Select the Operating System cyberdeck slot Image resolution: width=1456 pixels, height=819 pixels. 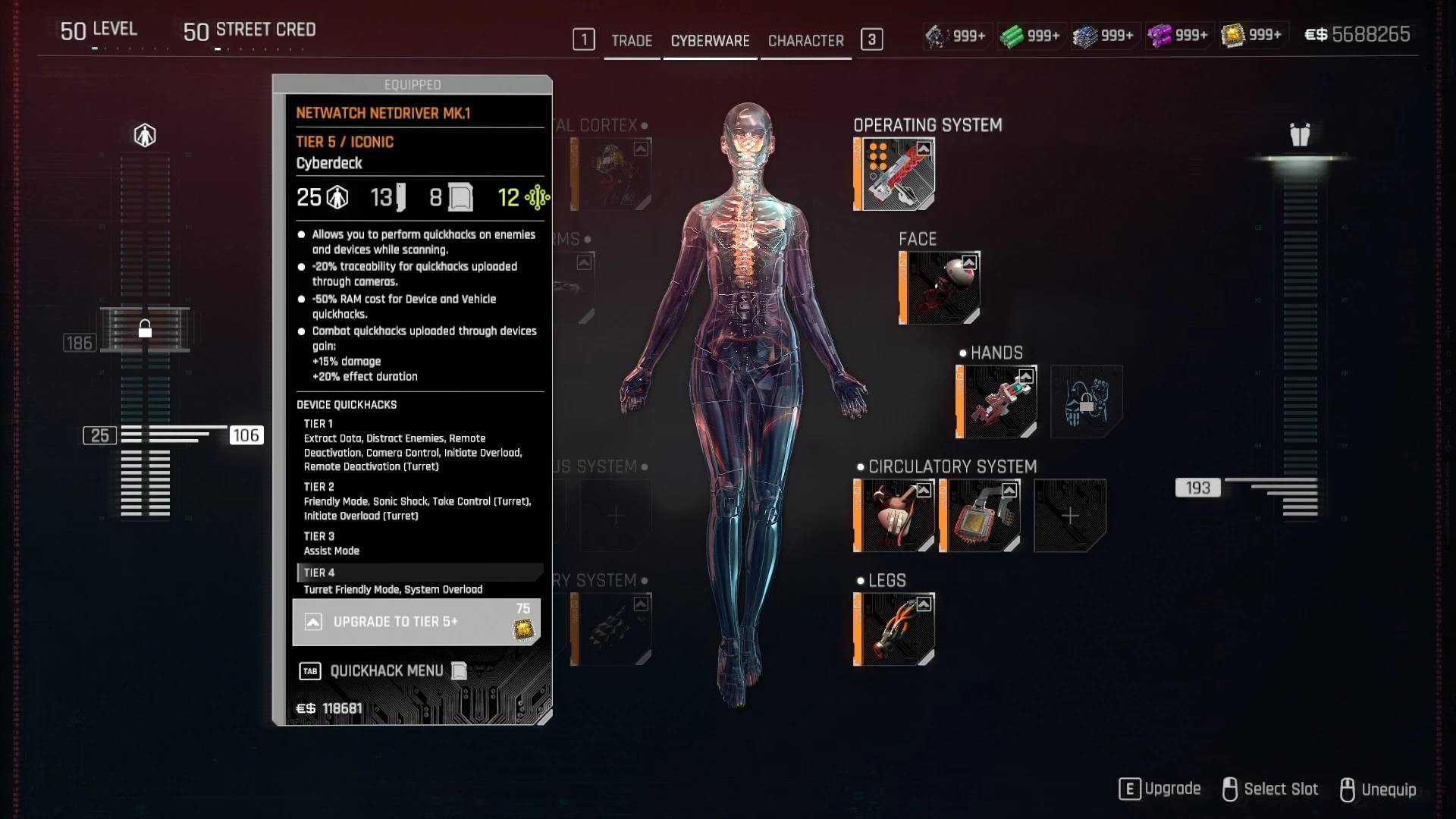(894, 174)
